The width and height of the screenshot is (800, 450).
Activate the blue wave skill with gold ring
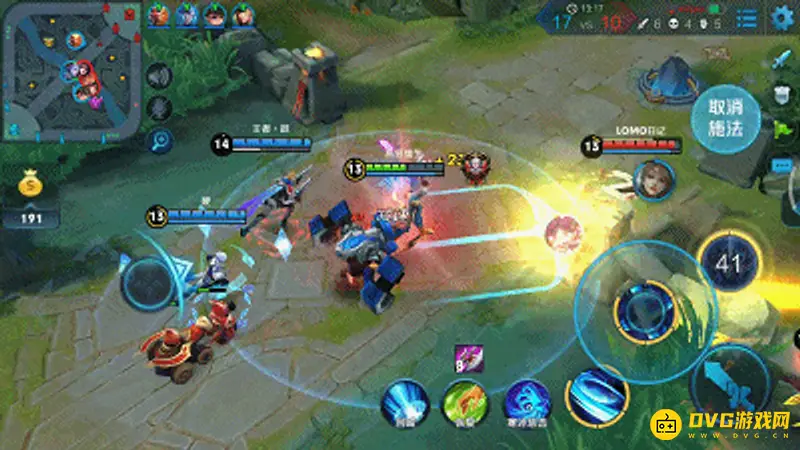(x=597, y=394)
